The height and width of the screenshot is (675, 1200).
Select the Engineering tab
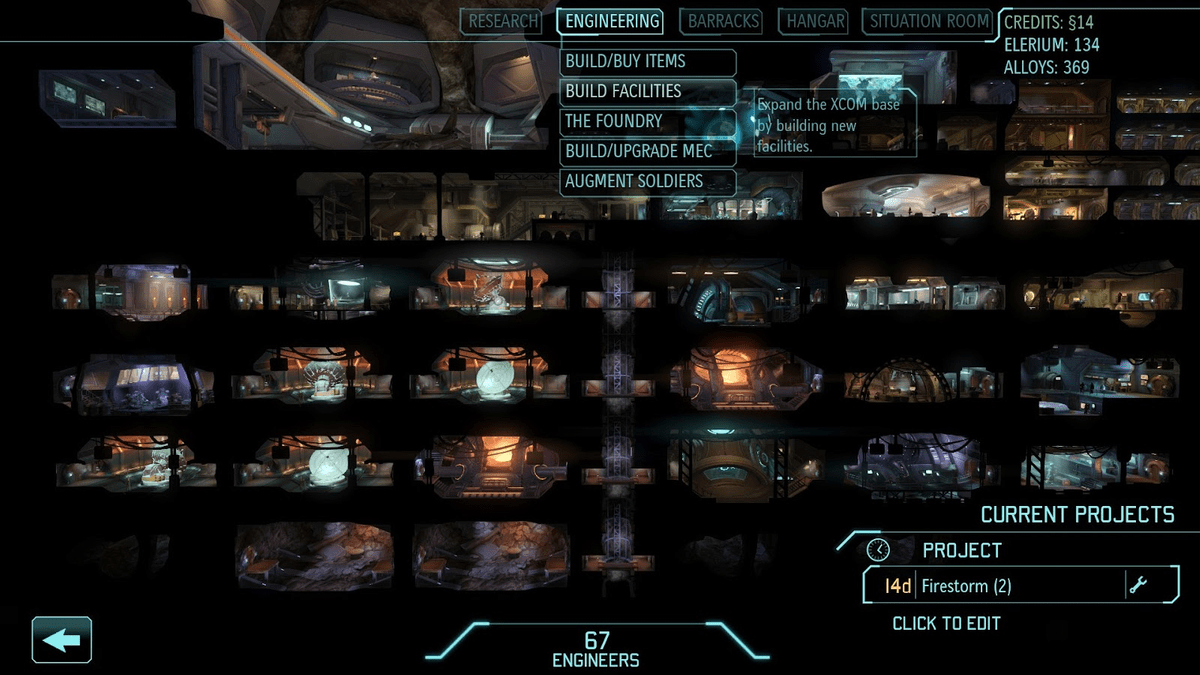click(612, 21)
